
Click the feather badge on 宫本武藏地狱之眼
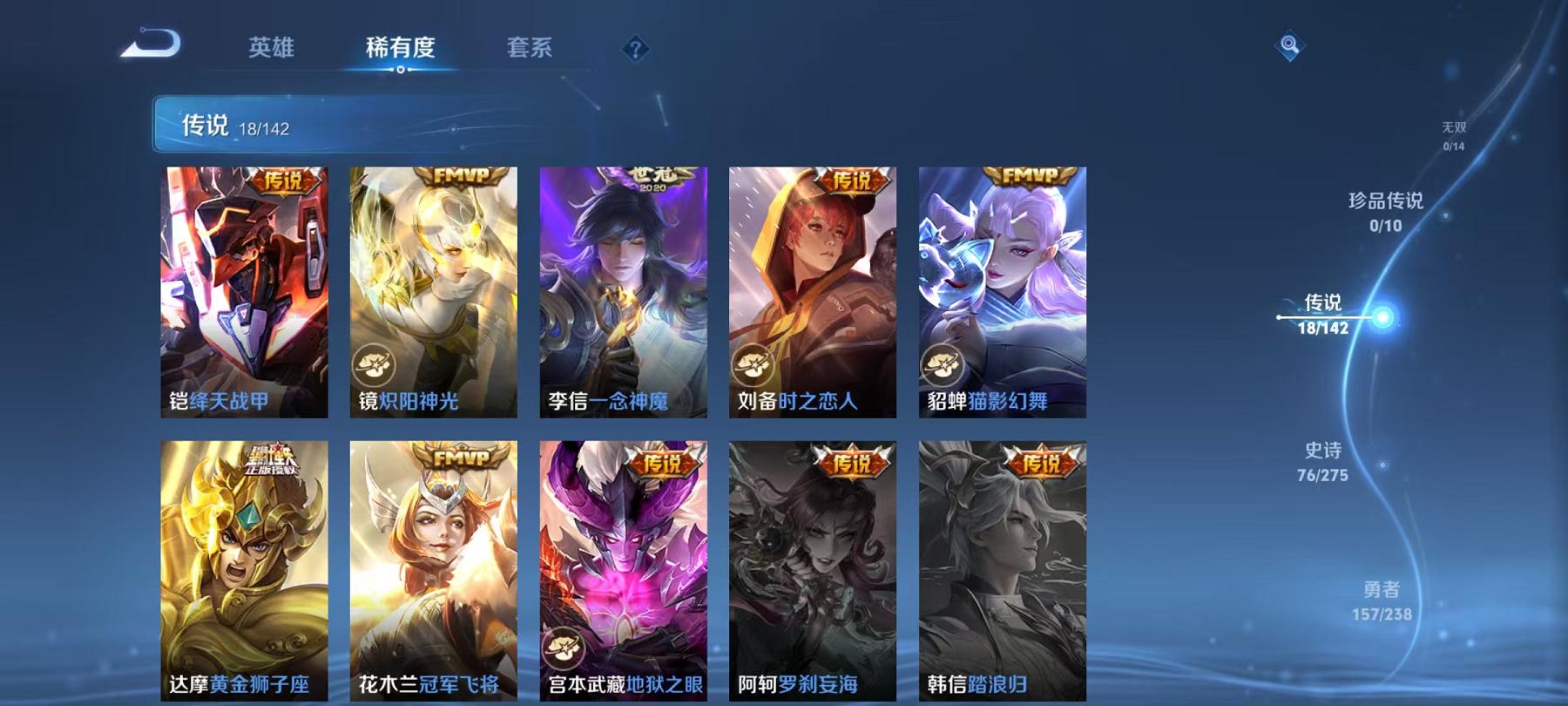(x=564, y=646)
